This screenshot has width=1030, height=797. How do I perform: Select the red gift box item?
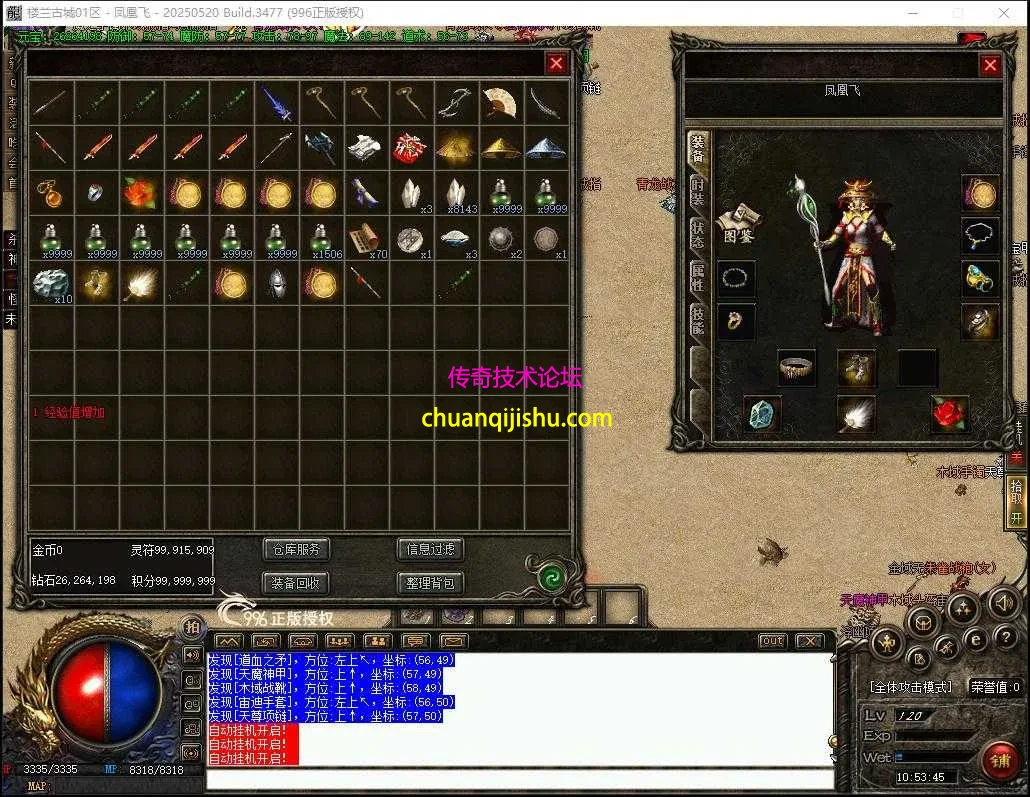[408, 148]
